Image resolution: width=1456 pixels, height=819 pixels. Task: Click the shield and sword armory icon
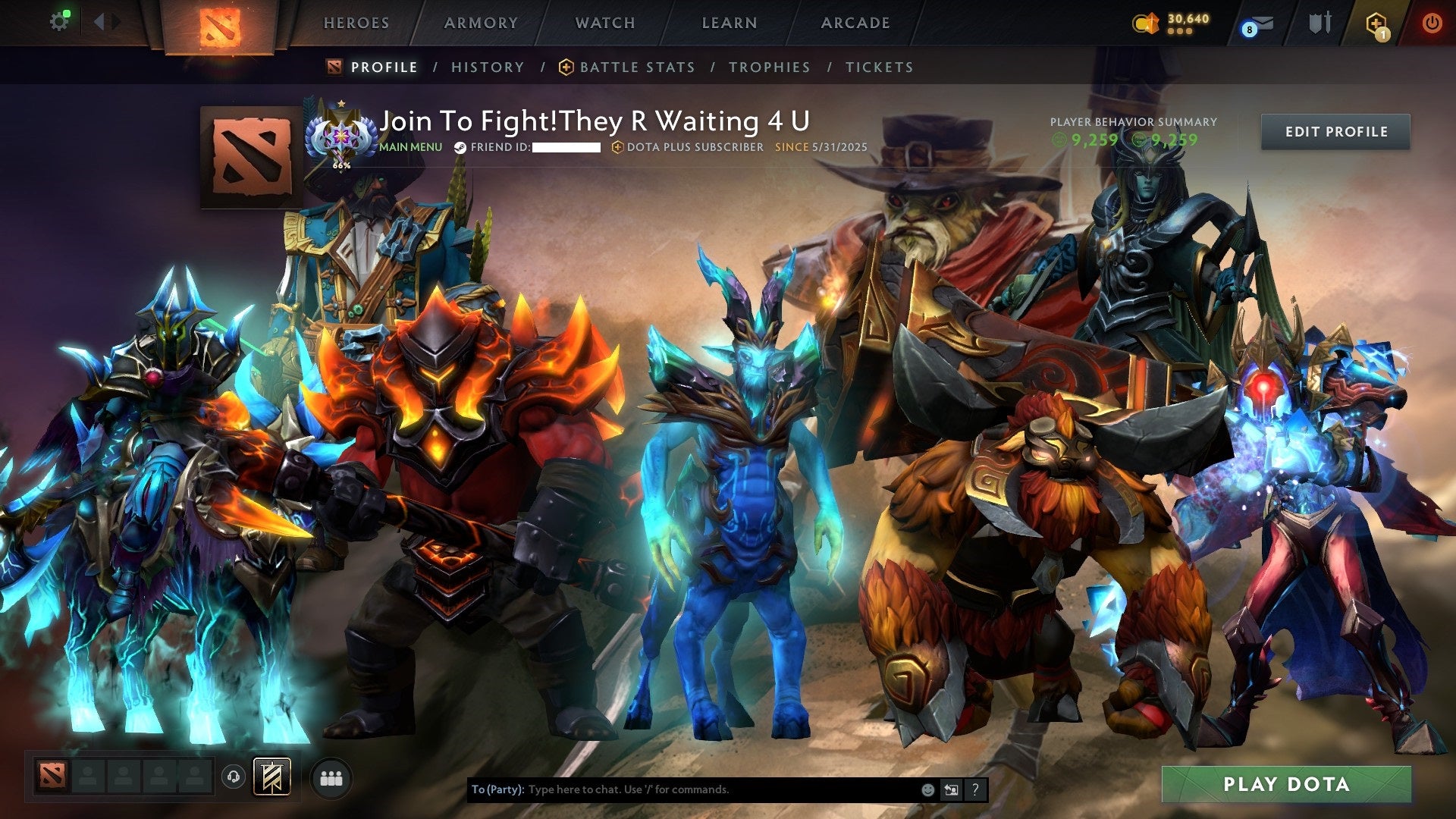[x=1320, y=23]
